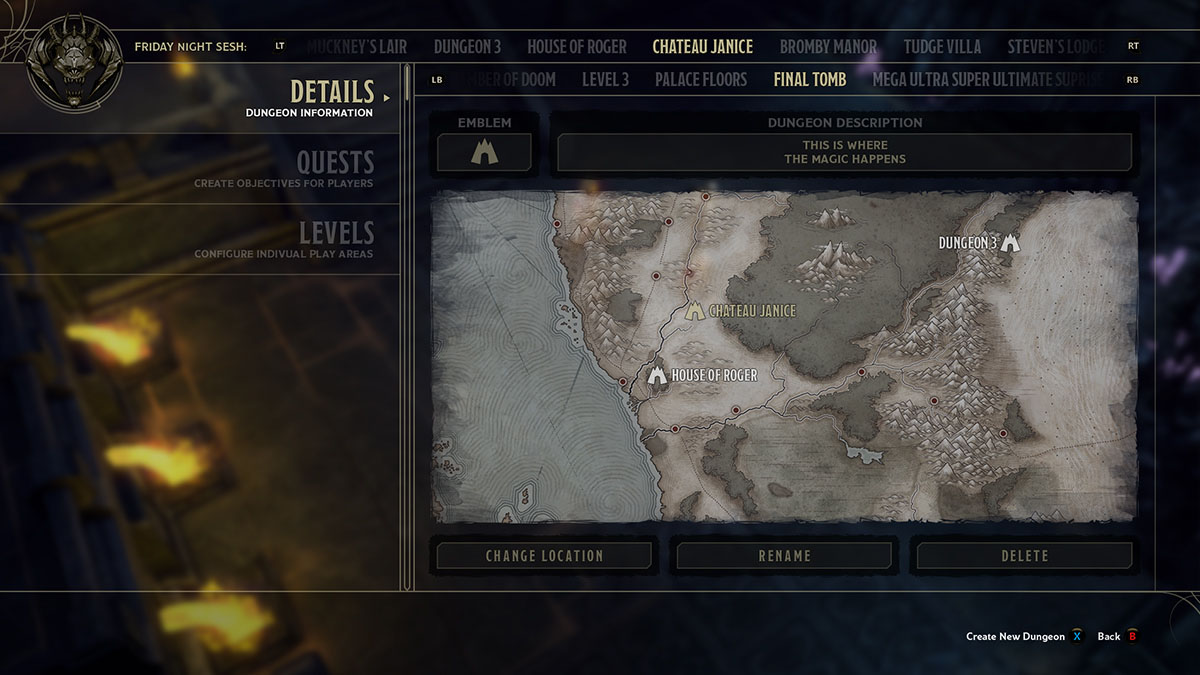Switch to the Tudge Villa tab
The height and width of the screenshot is (675, 1200).
pyautogui.click(x=942, y=47)
